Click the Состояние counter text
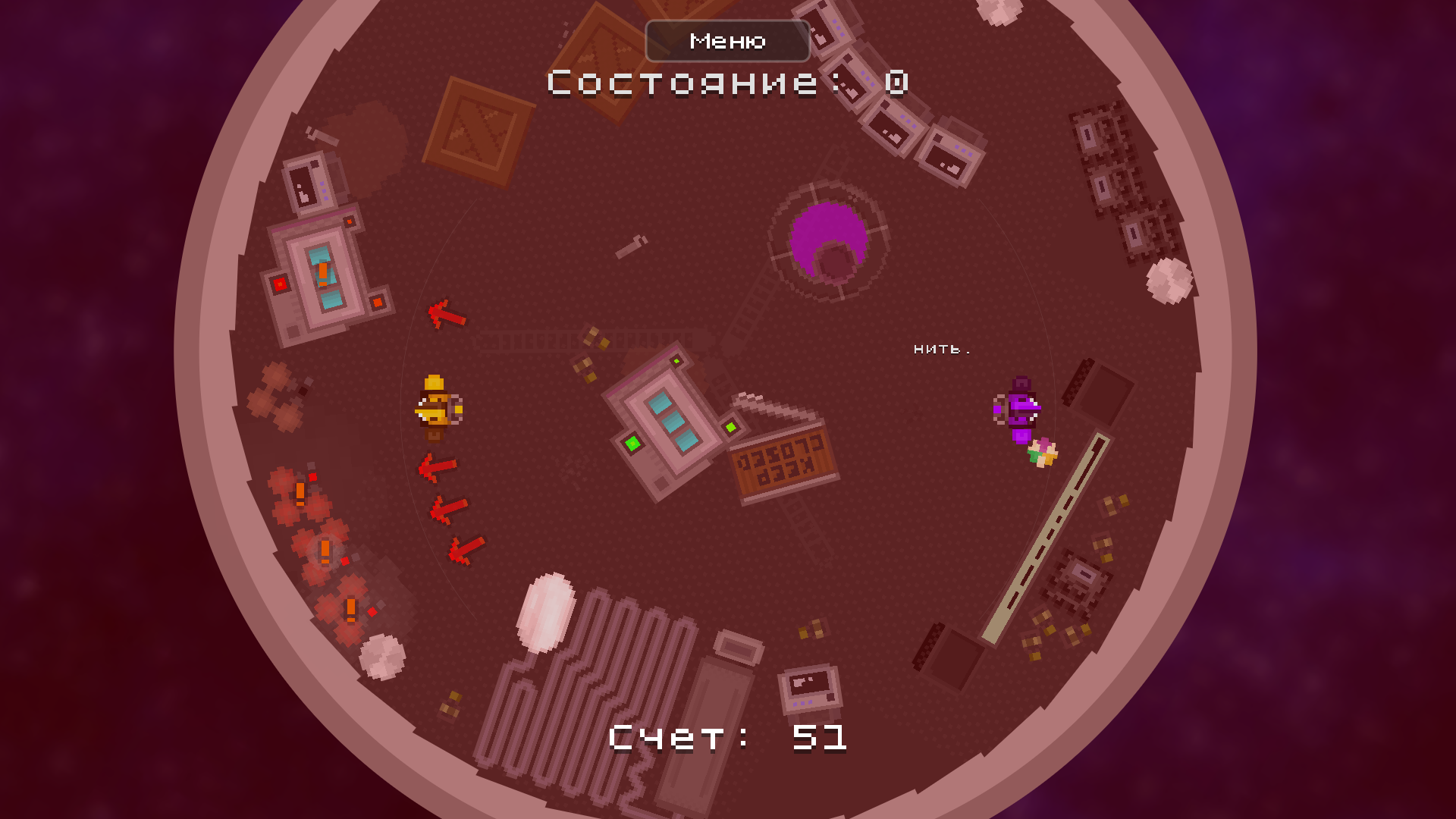 (x=726, y=83)
